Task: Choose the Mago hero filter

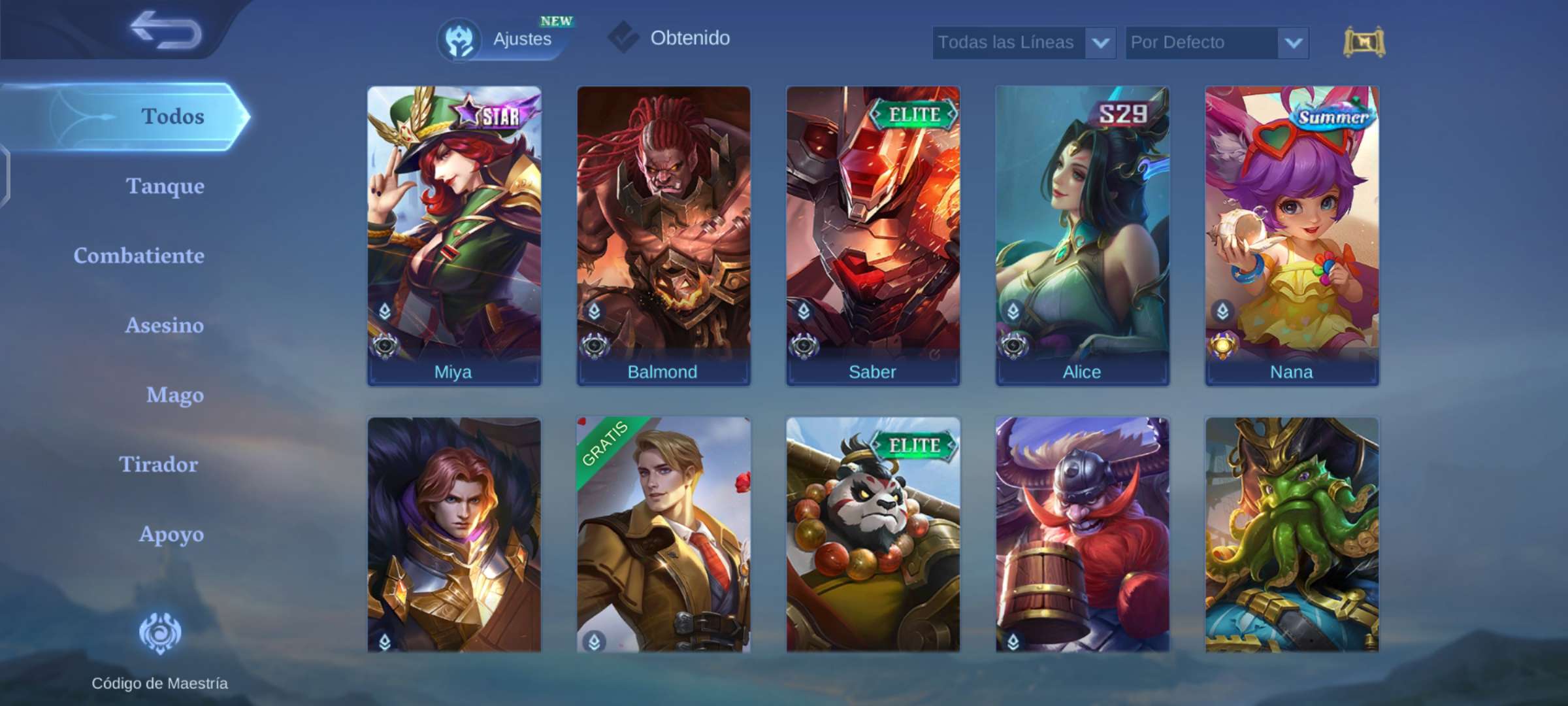Action: tap(174, 395)
